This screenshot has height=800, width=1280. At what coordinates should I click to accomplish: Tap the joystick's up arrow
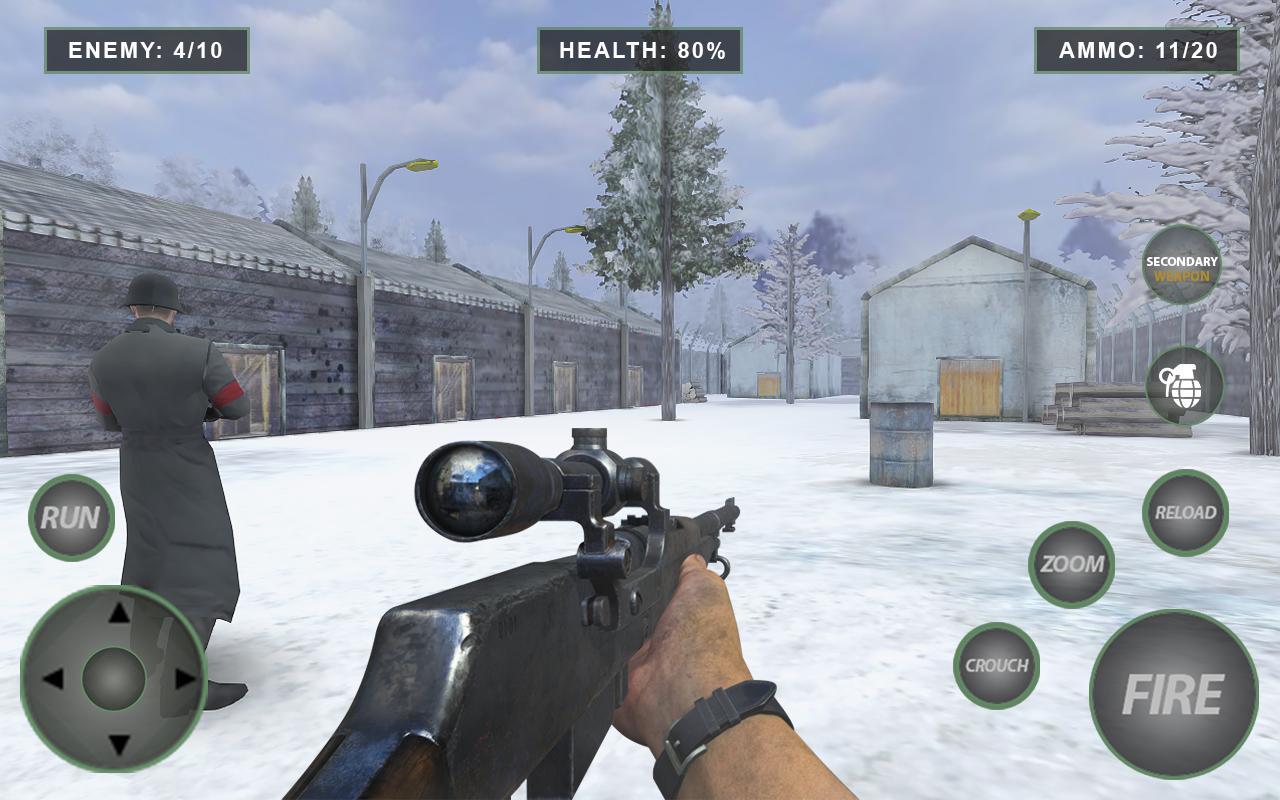118,612
